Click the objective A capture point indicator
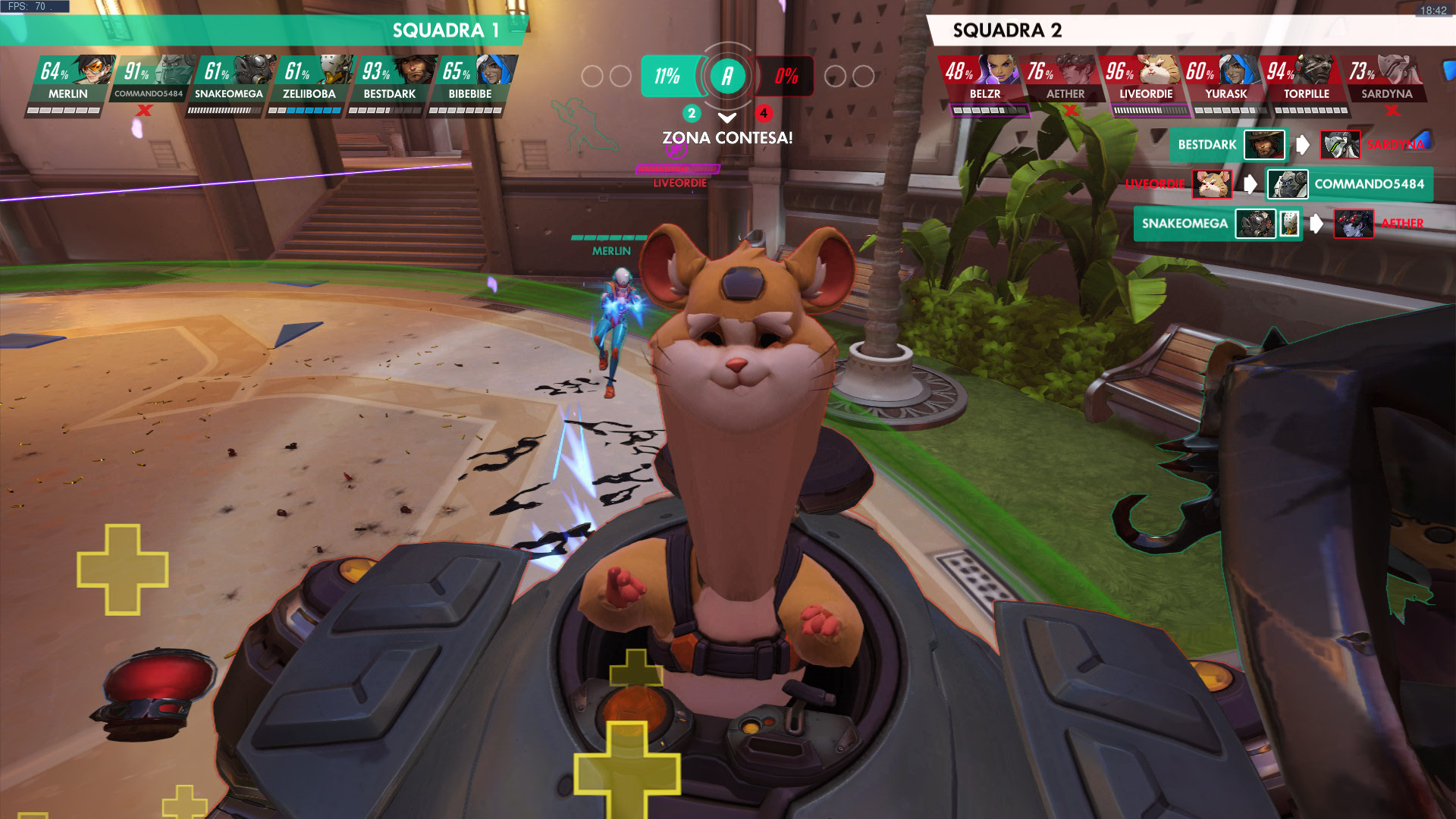 point(727,76)
